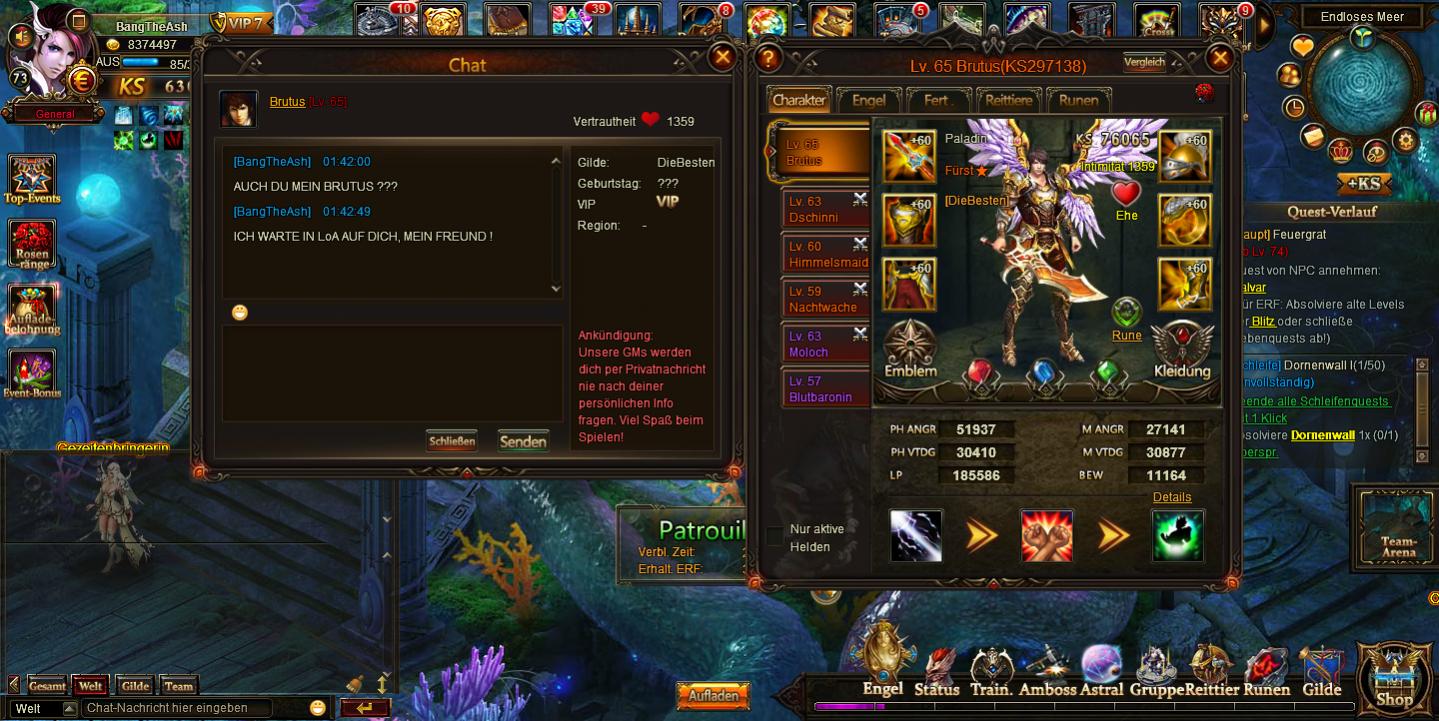Click the Schließen button in chat
The image size is (1439, 721).
tap(451, 441)
